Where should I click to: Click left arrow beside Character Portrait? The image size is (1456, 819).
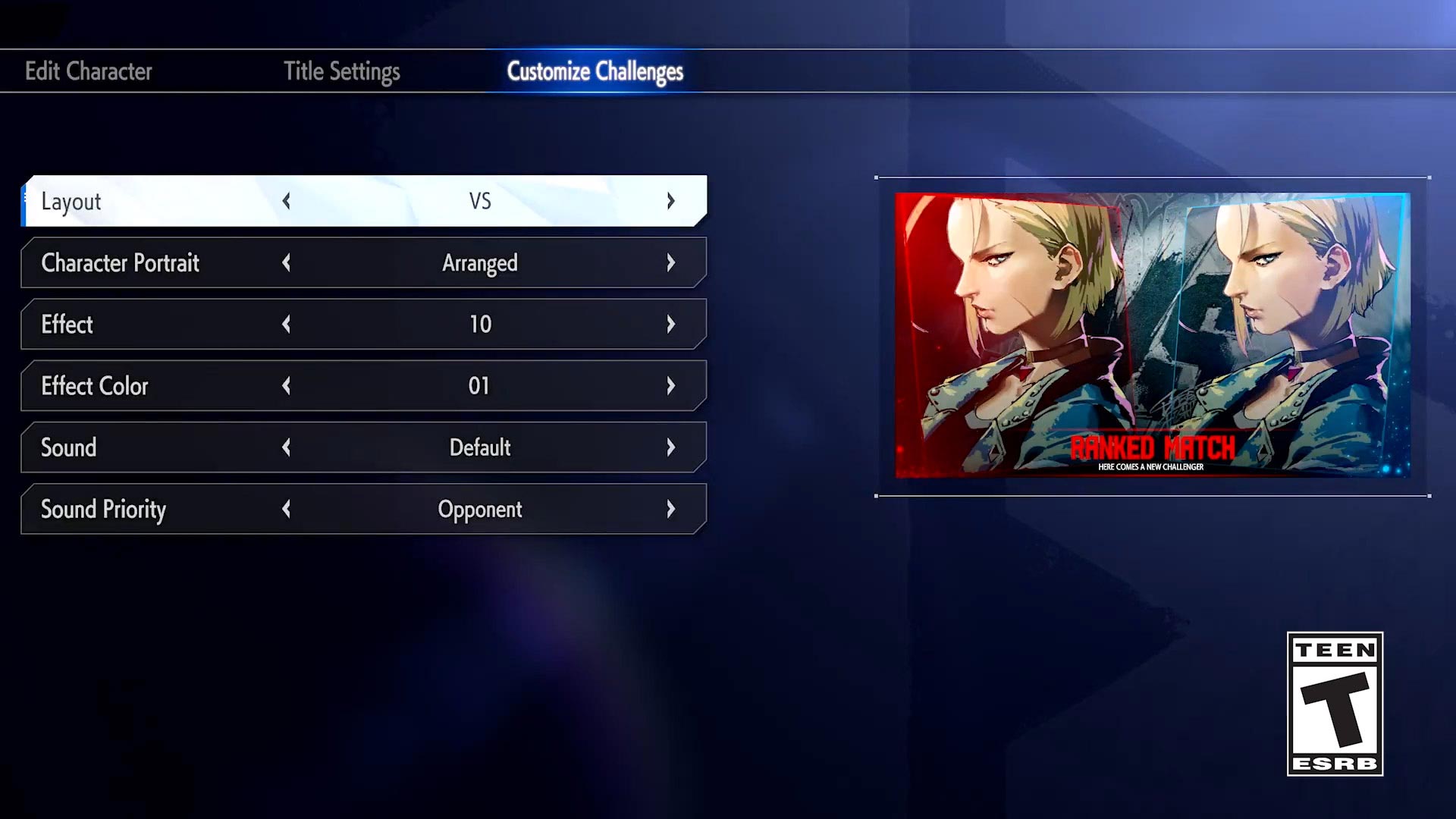click(286, 262)
